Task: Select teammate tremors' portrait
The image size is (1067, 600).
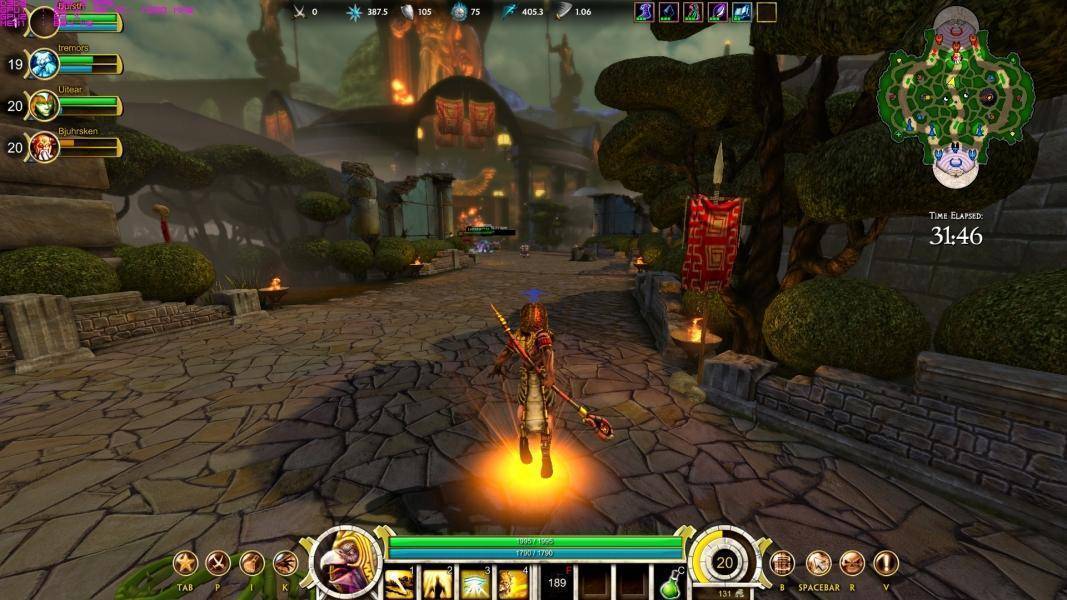Action: tap(44, 64)
